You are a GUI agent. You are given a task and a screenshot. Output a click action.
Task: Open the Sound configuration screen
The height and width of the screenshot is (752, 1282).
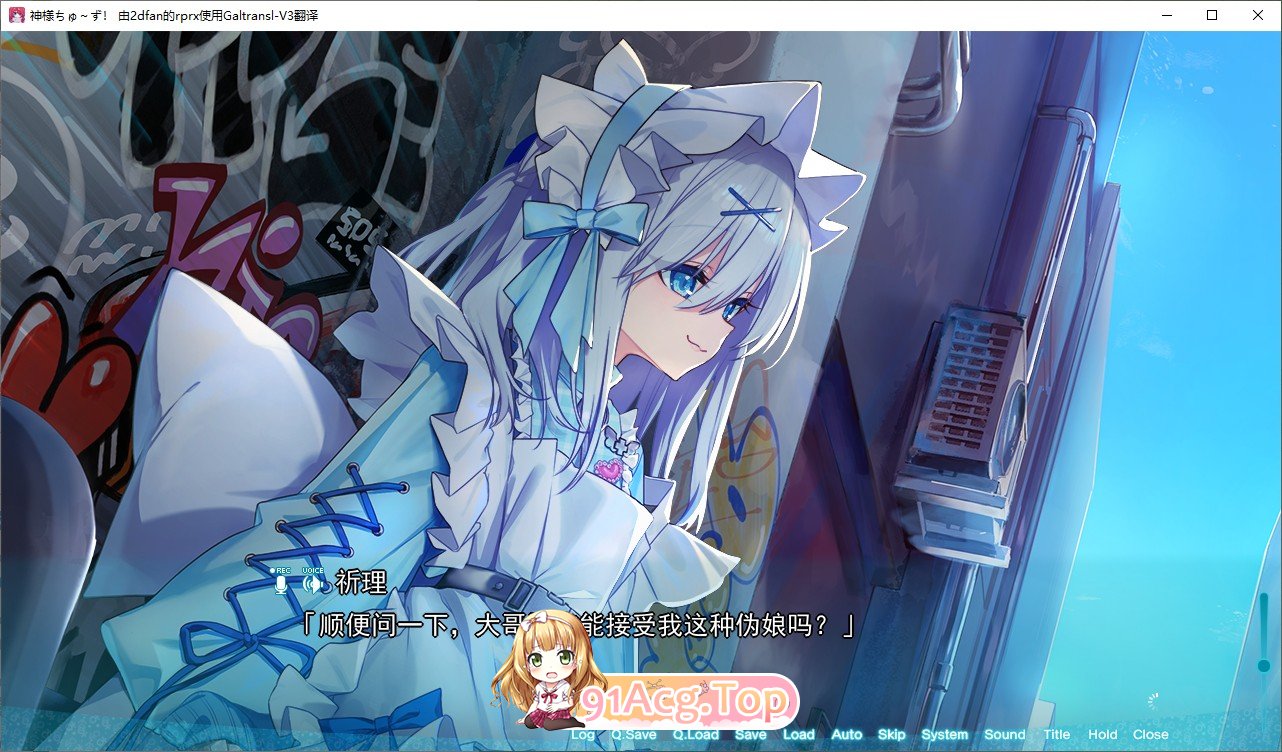coord(1004,734)
